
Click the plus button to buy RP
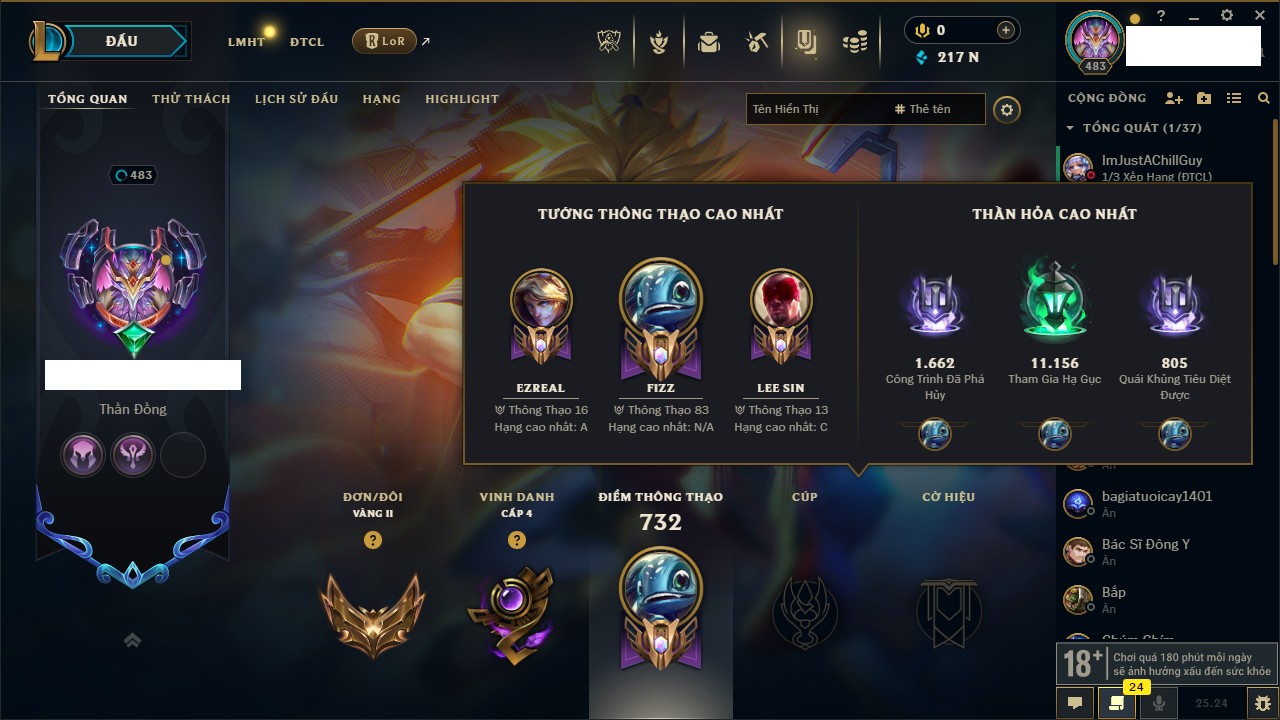(1006, 30)
